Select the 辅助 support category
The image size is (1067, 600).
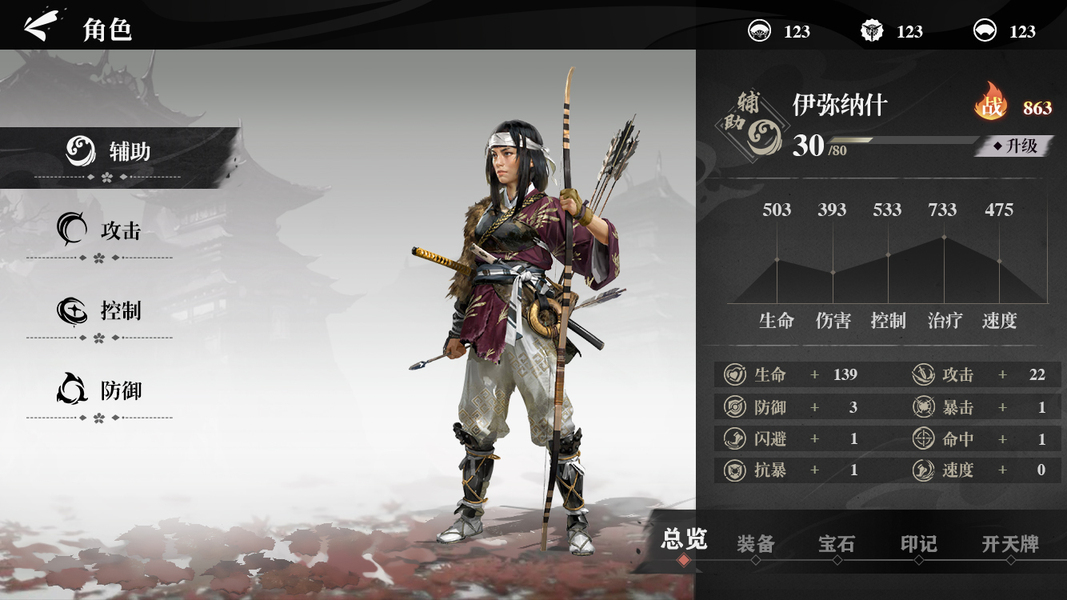pos(110,153)
